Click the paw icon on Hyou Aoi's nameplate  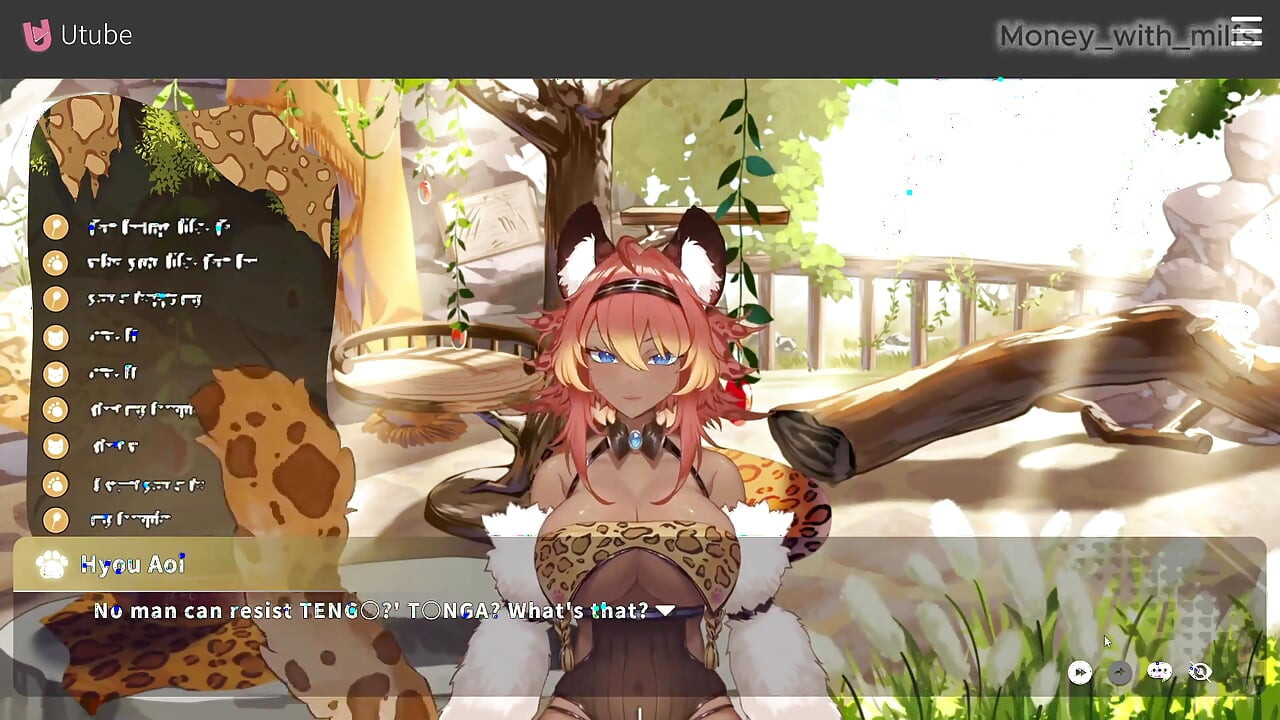click(x=50, y=565)
